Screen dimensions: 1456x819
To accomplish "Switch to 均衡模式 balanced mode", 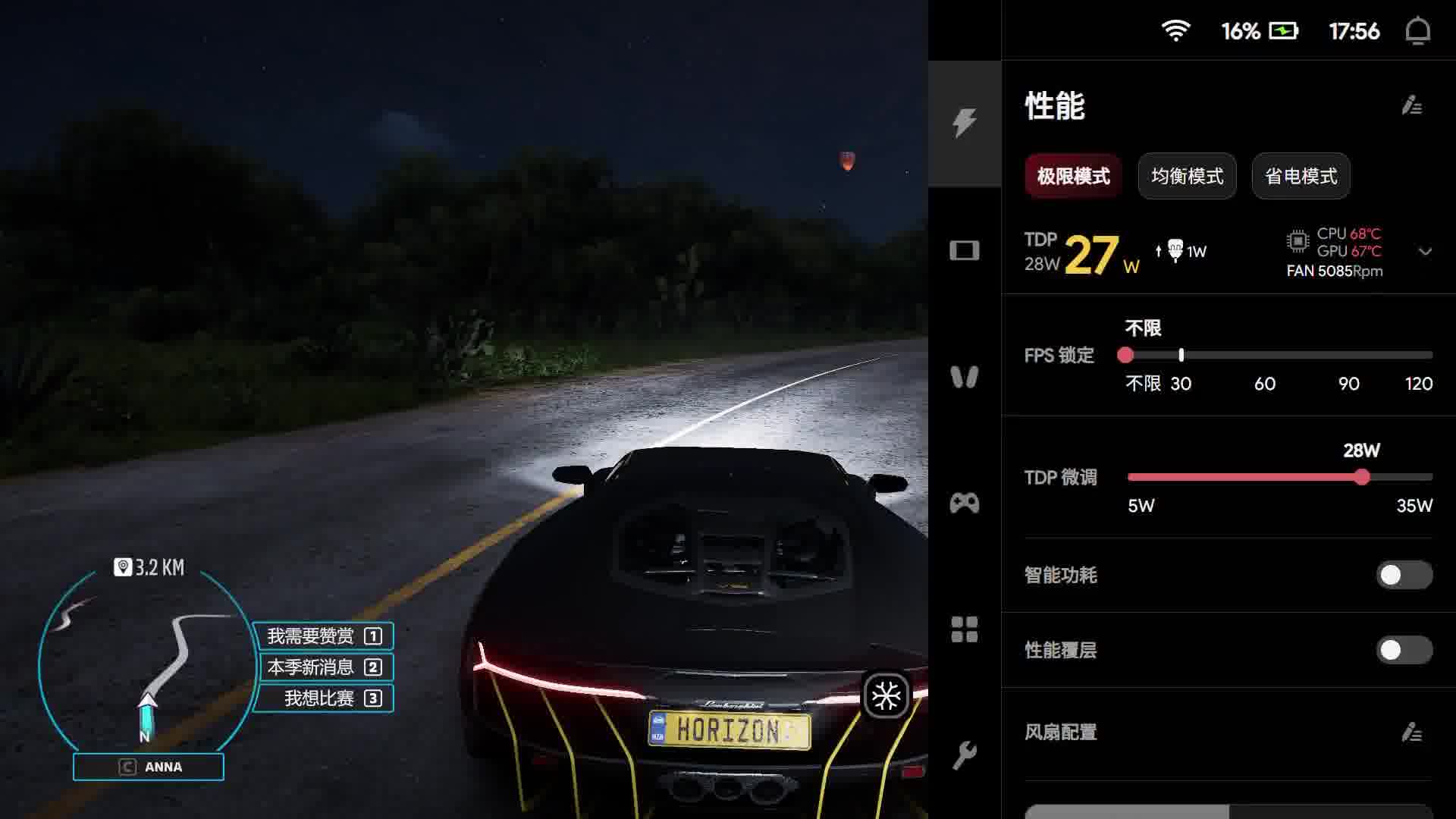I will 1187,176.
